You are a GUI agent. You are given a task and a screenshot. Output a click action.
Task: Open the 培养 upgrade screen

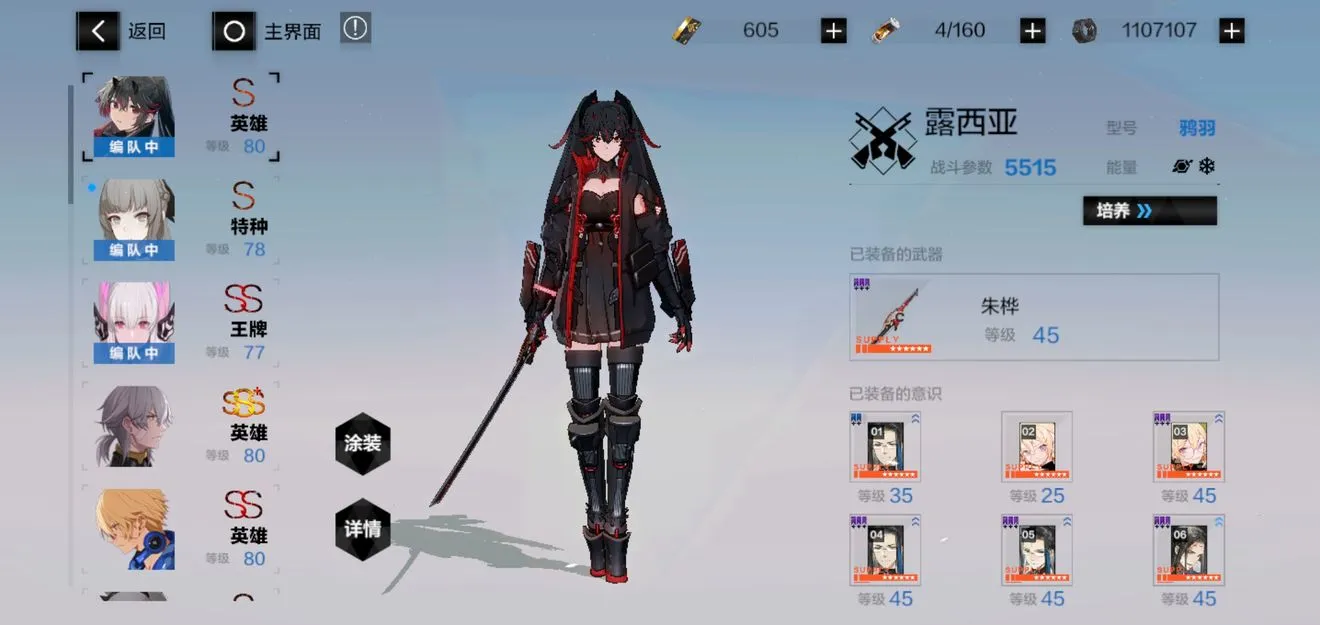pos(1149,211)
